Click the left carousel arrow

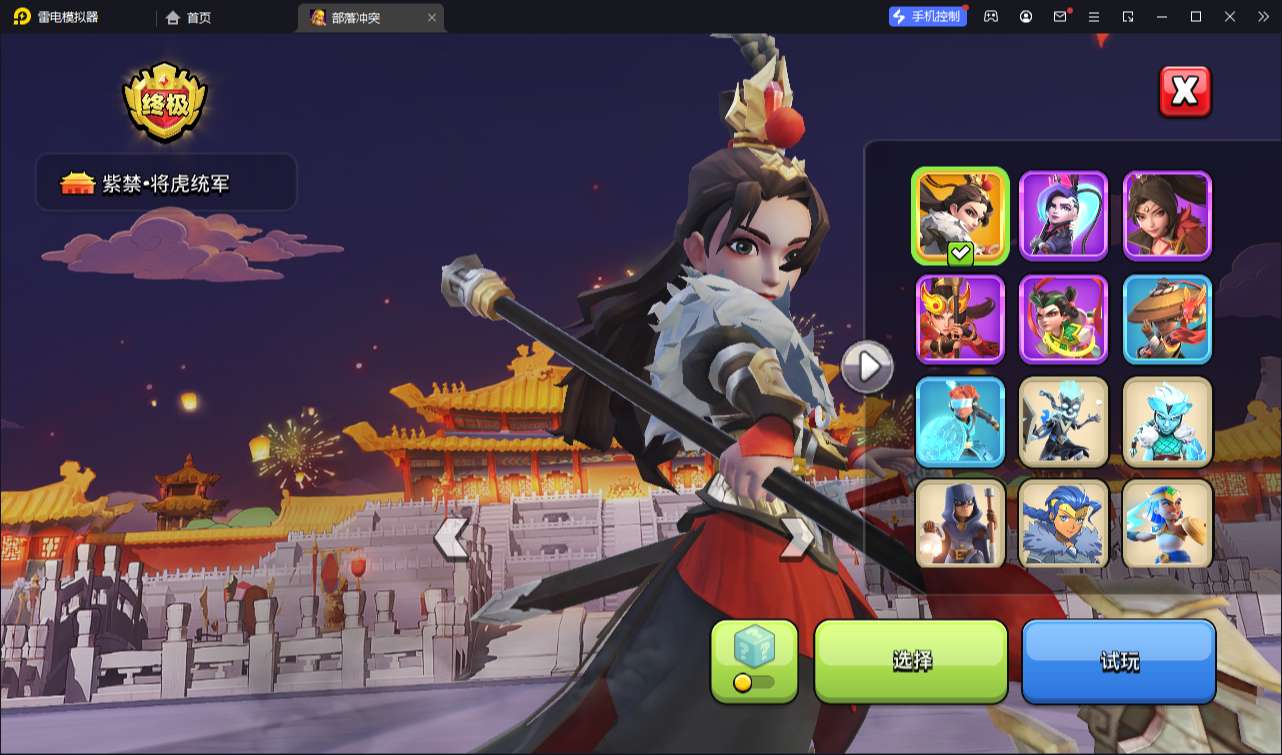[452, 537]
